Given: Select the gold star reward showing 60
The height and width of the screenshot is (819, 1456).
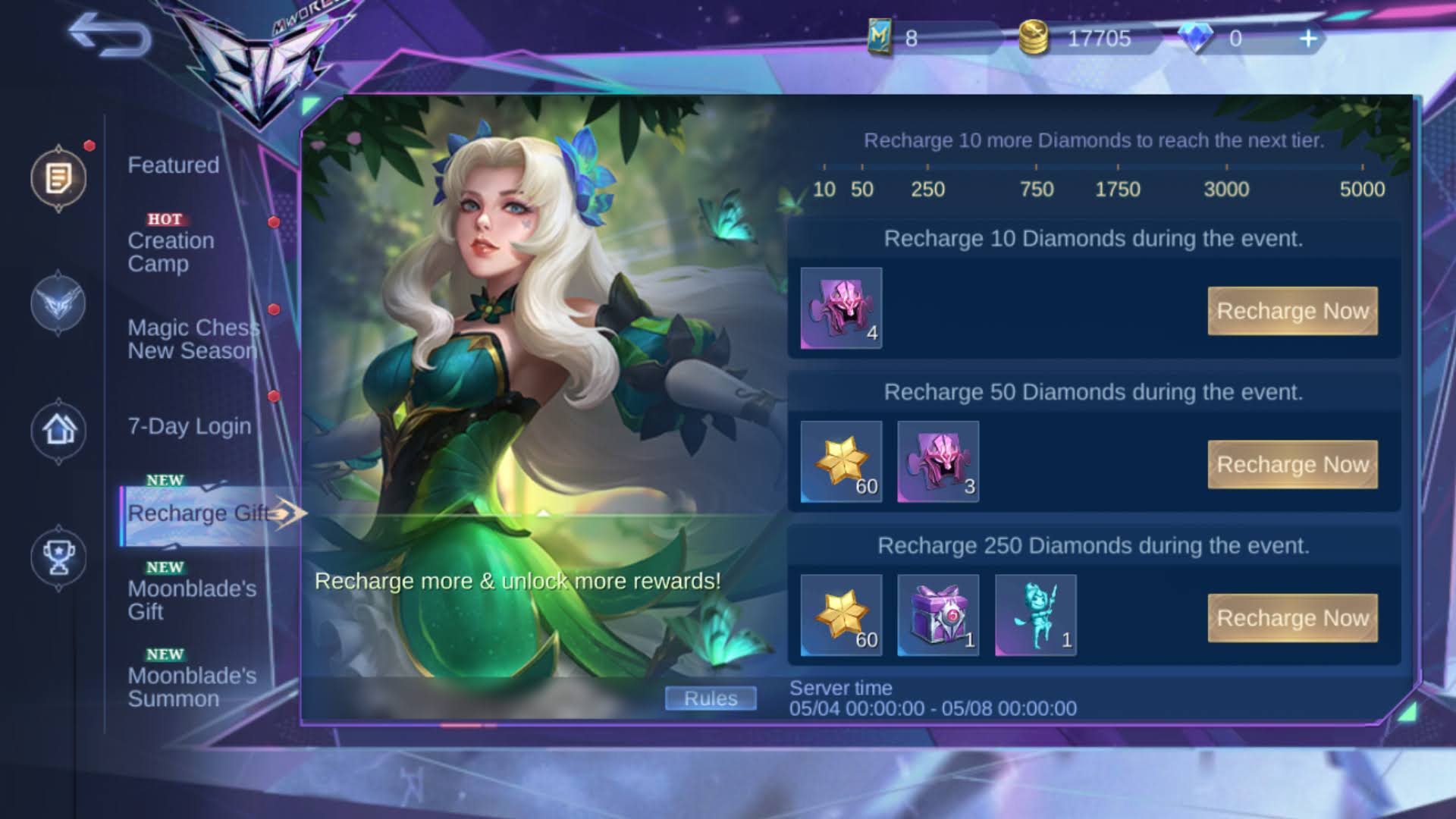Looking at the screenshot, I should tap(839, 463).
